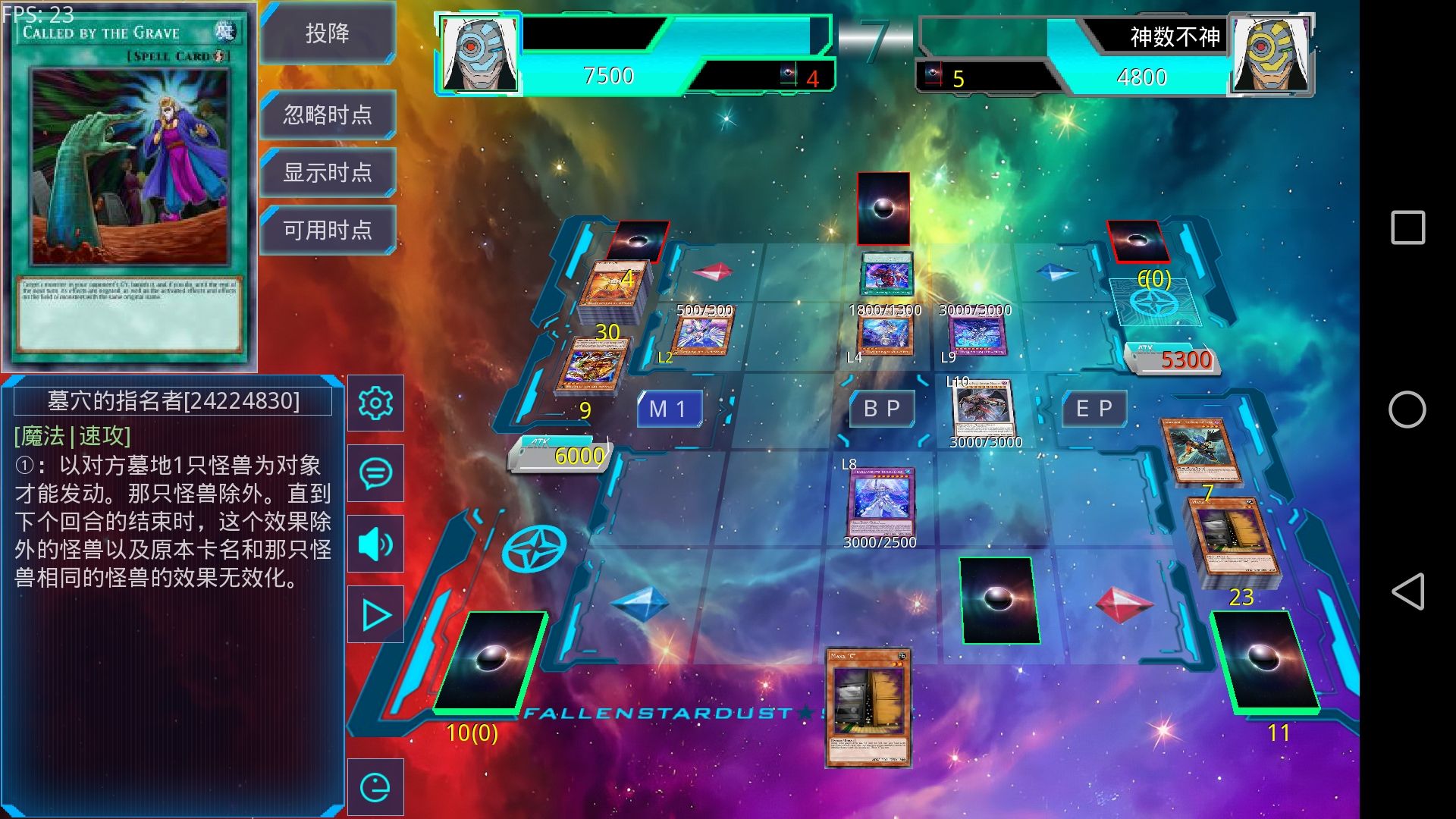Select the 显示时点 button
The height and width of the screenshot is (819, 1456).
(328, 172)
